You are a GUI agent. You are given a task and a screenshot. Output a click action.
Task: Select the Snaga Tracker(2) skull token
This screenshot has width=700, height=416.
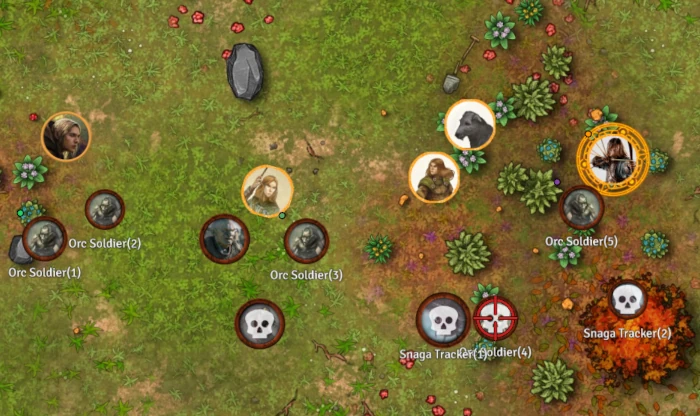coord(627,297)
